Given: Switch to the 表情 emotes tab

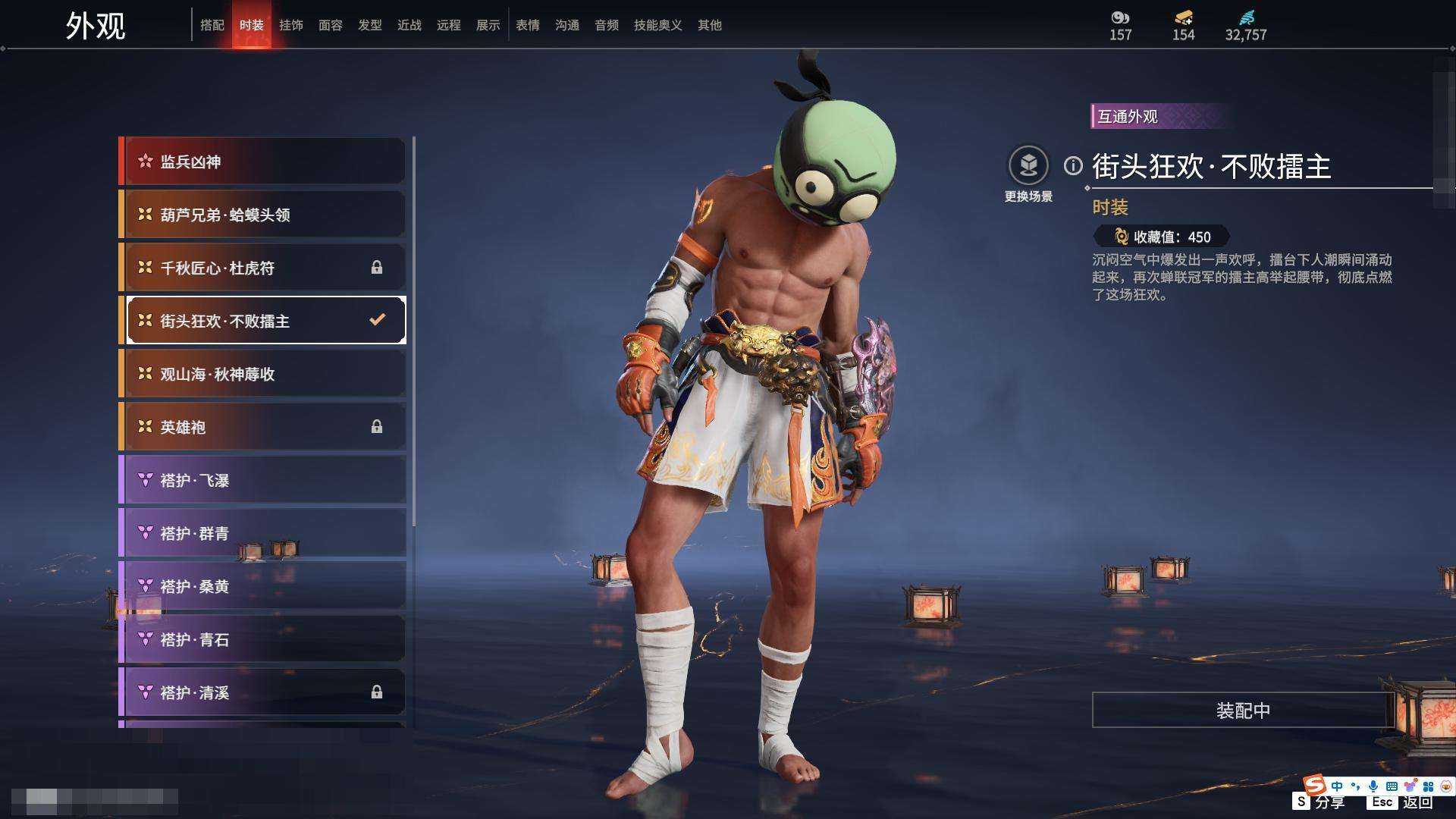Looking at the screenshot, I should [x=528, y=25].
